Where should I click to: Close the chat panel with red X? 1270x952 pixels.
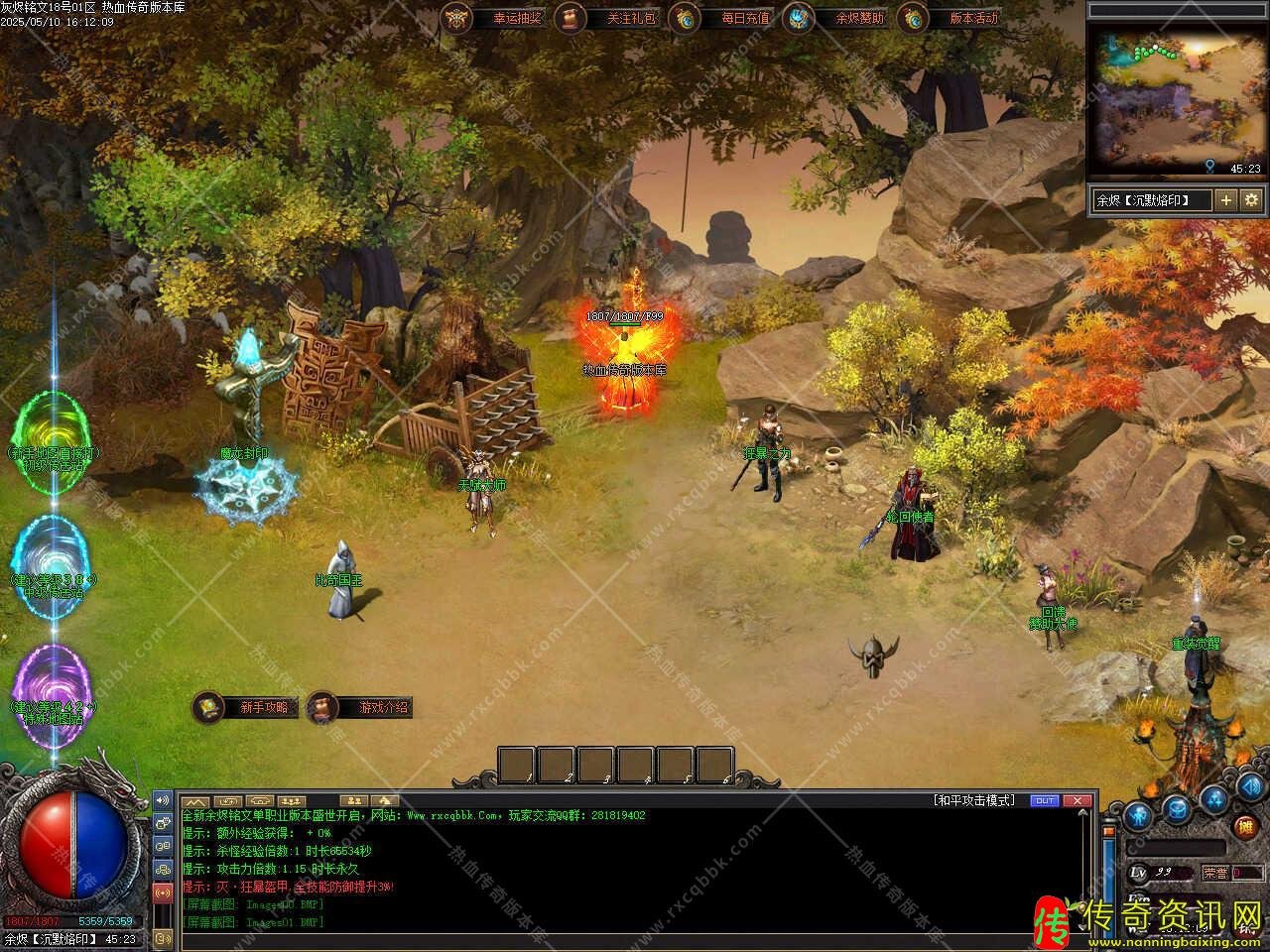pos(1077,800)
